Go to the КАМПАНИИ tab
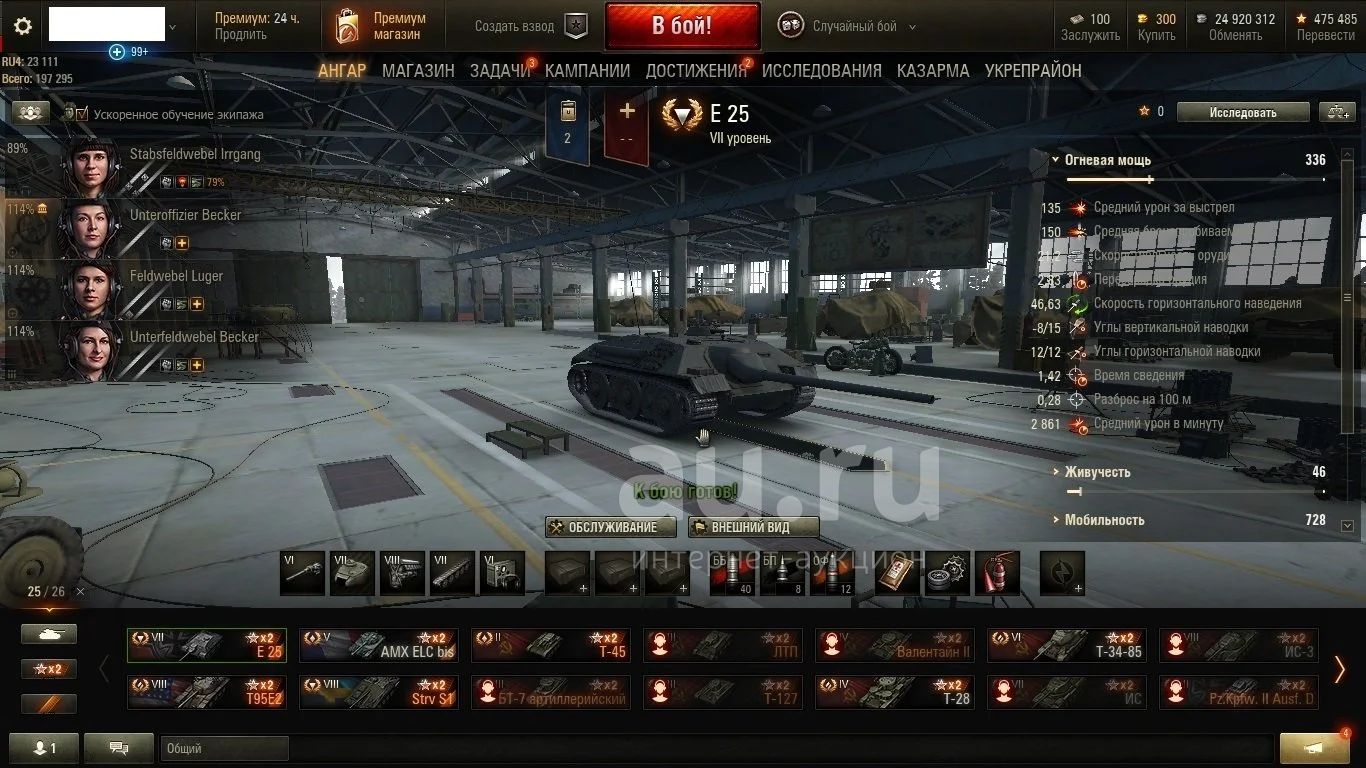 tap(587, 71)
